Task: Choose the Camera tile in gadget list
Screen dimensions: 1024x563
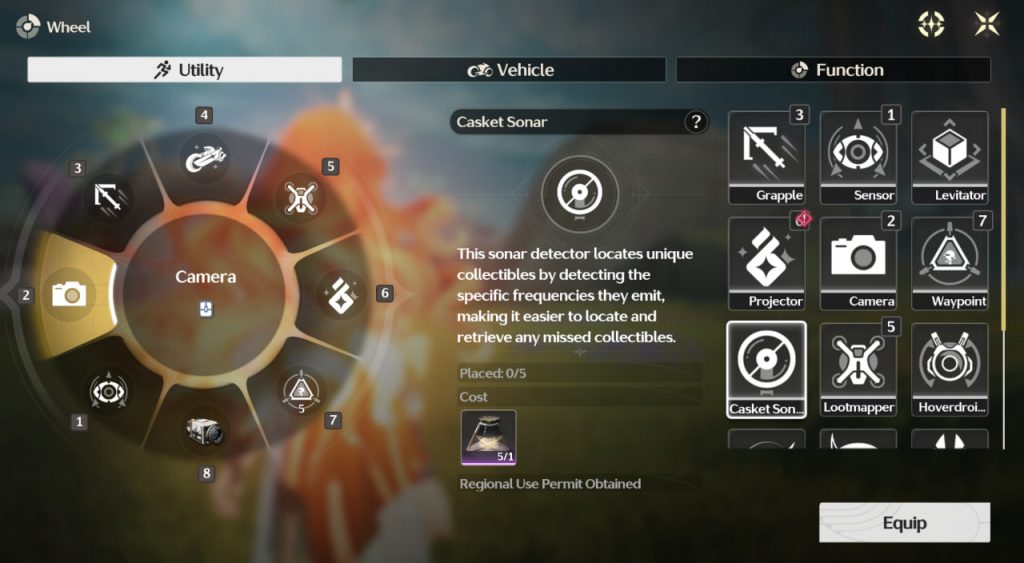Action: (x=858, y=263)
